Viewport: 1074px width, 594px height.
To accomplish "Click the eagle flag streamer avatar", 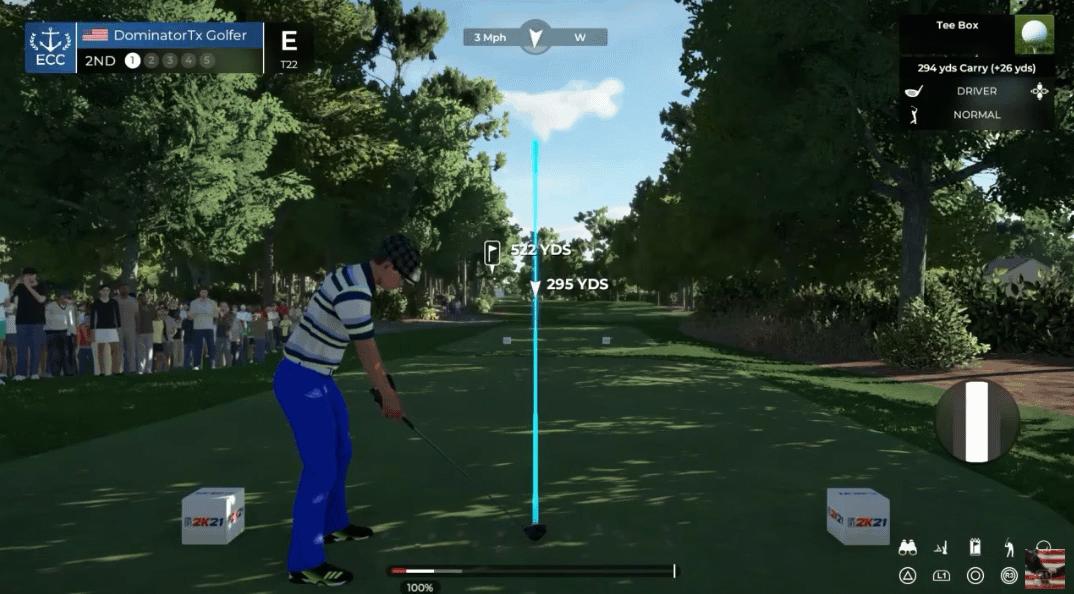I will (1044, 568).
